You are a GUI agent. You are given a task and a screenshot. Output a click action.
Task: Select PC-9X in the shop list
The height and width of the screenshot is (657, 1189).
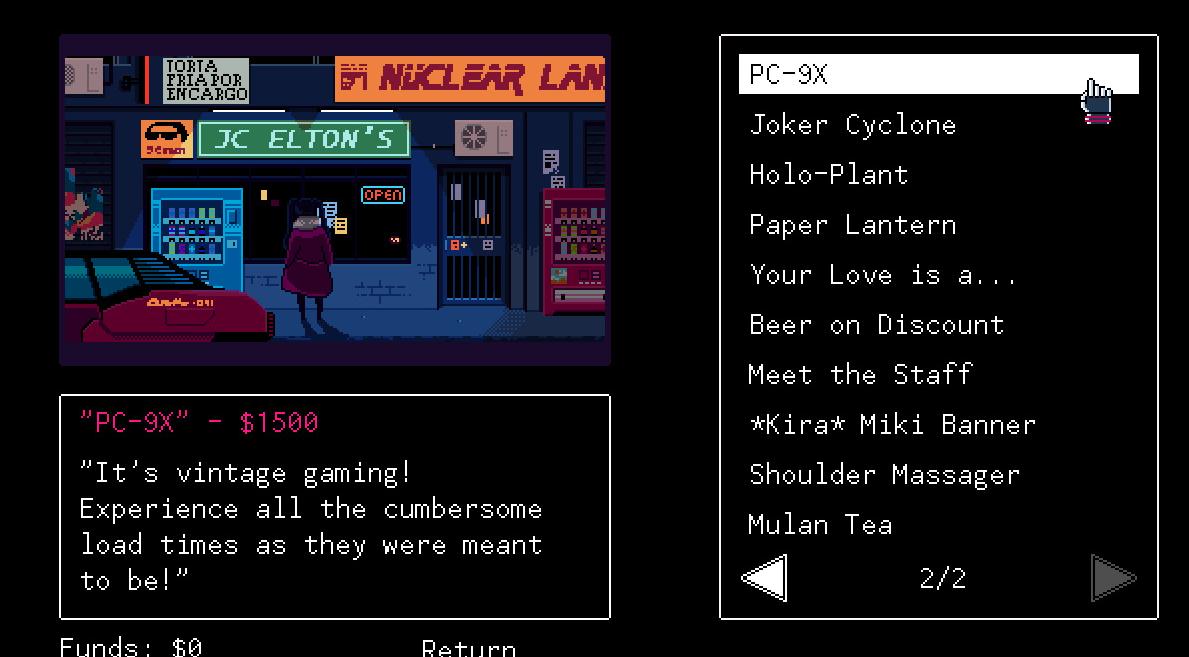pyautogui.click(x=790, y=74)
